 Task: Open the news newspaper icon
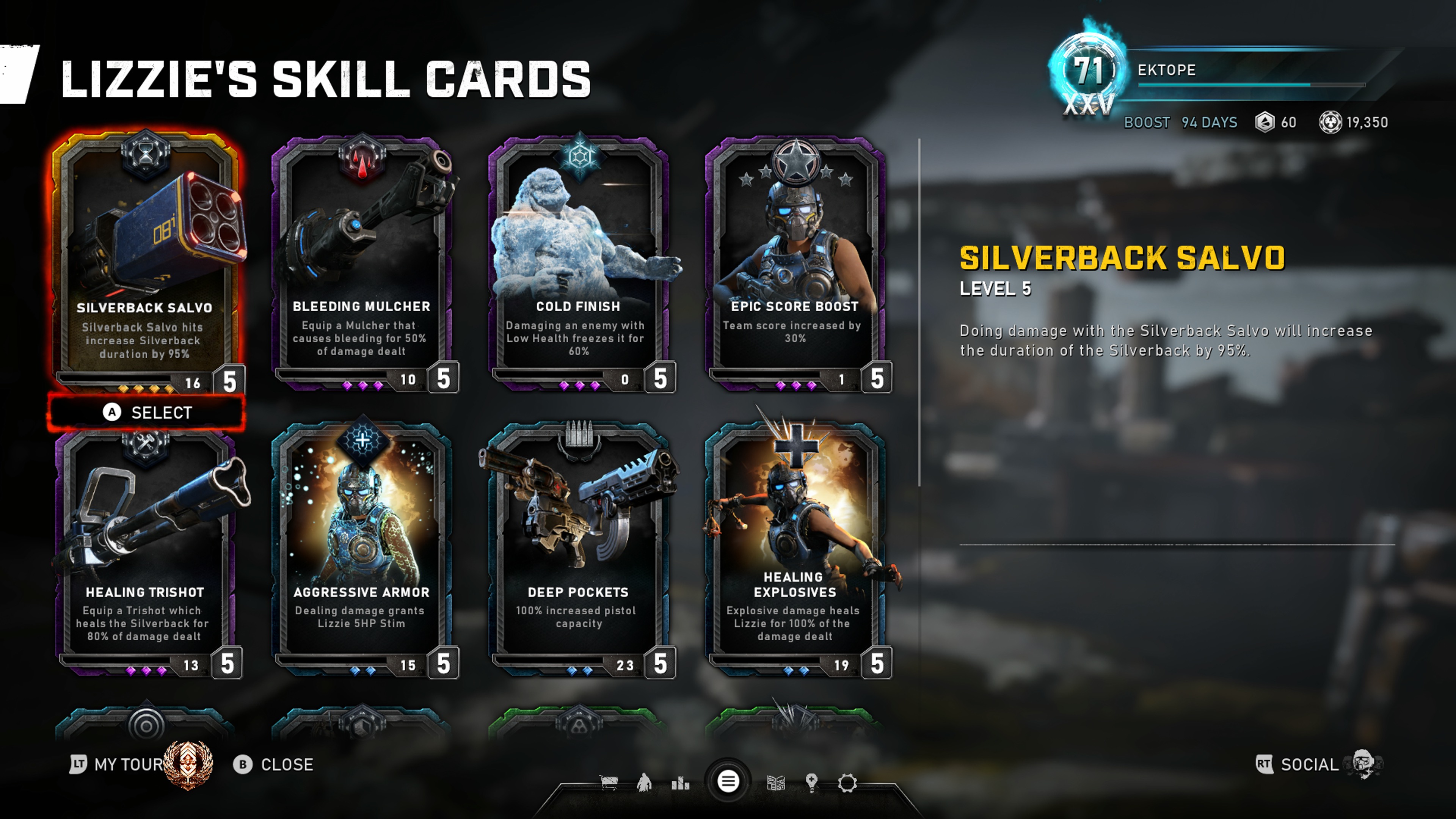pos(775,783)
